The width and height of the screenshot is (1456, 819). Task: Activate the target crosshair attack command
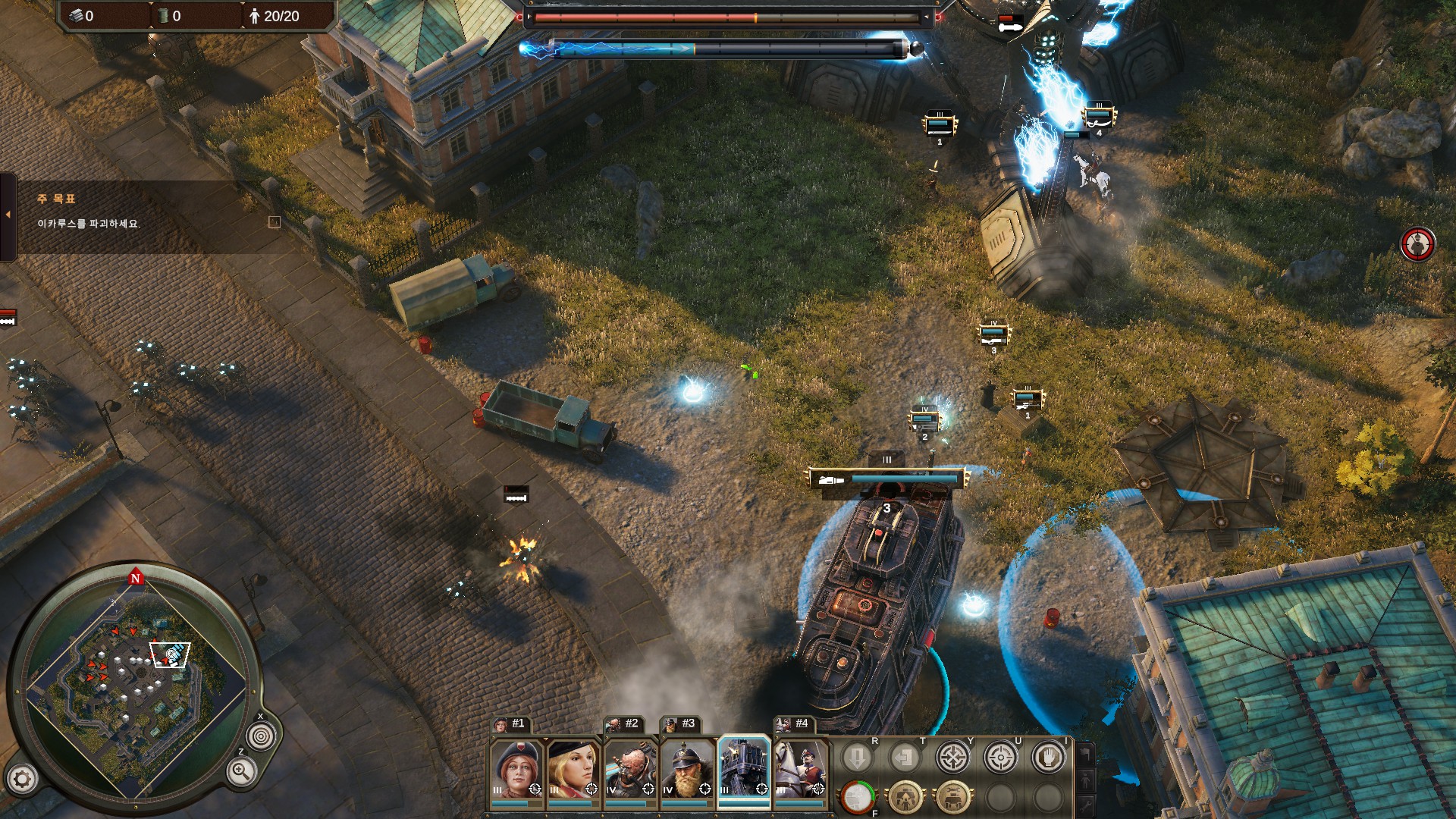1000,757
